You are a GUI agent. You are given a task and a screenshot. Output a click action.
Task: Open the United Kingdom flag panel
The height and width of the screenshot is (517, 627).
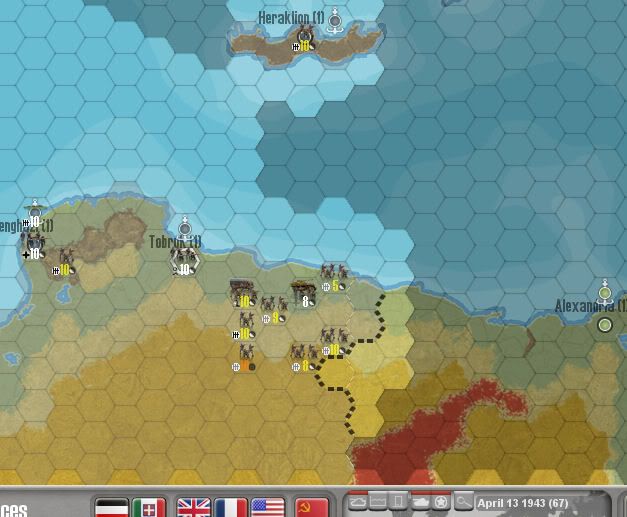[x=193, y=507]
